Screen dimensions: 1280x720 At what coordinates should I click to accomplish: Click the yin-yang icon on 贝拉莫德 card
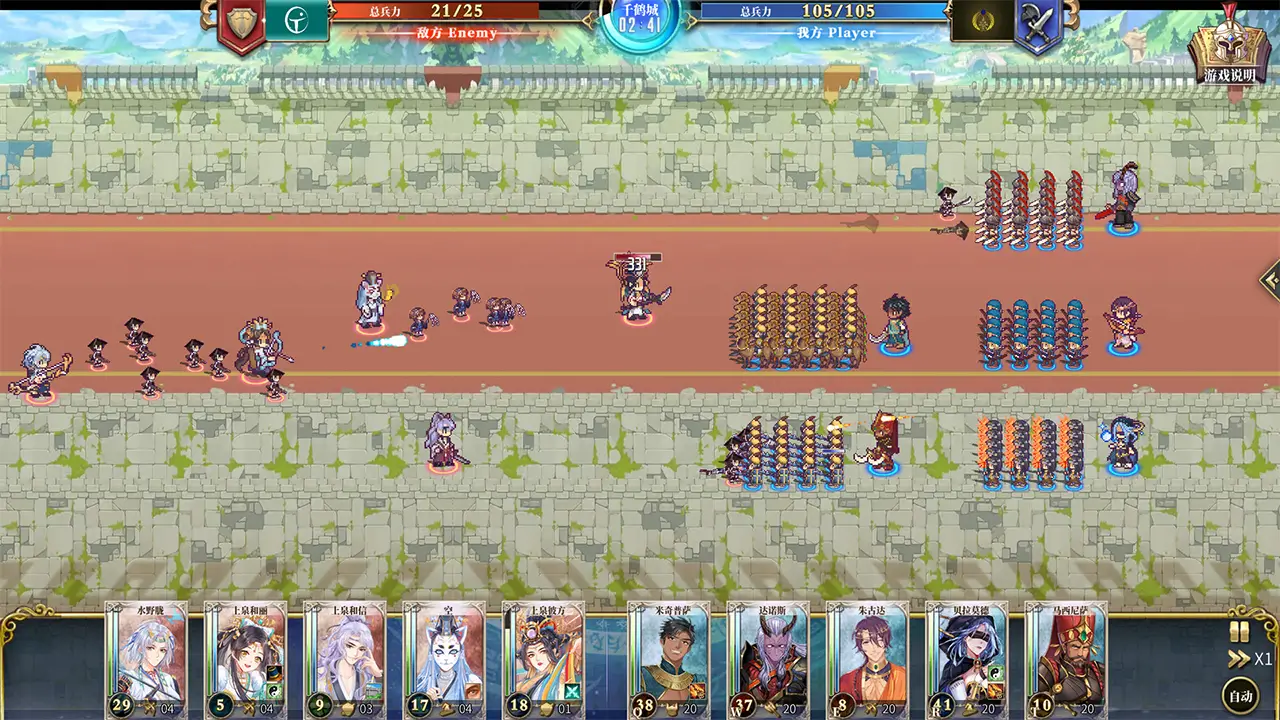(994, 673)
